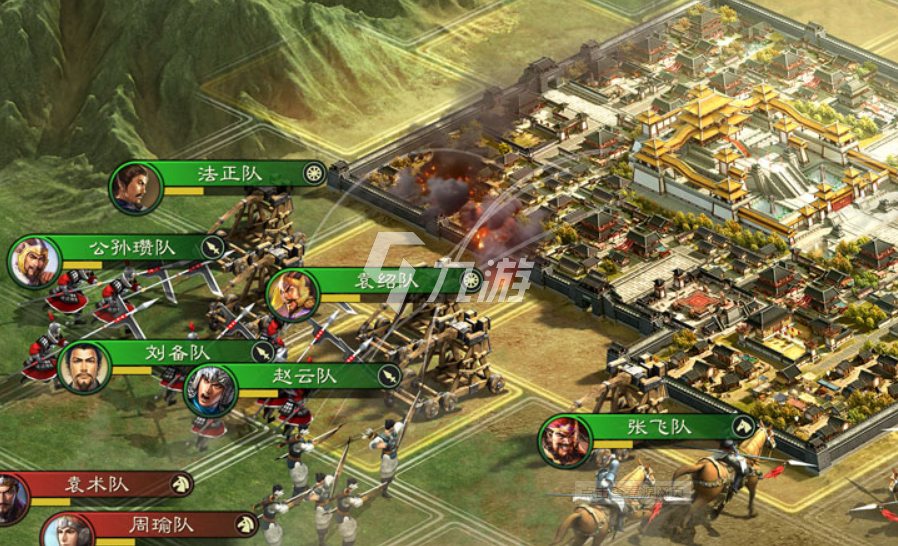Click 公孙瓒's general portrait
Image resolution: width=898 pixels, height=546 pixels.
tap(35, 263)
